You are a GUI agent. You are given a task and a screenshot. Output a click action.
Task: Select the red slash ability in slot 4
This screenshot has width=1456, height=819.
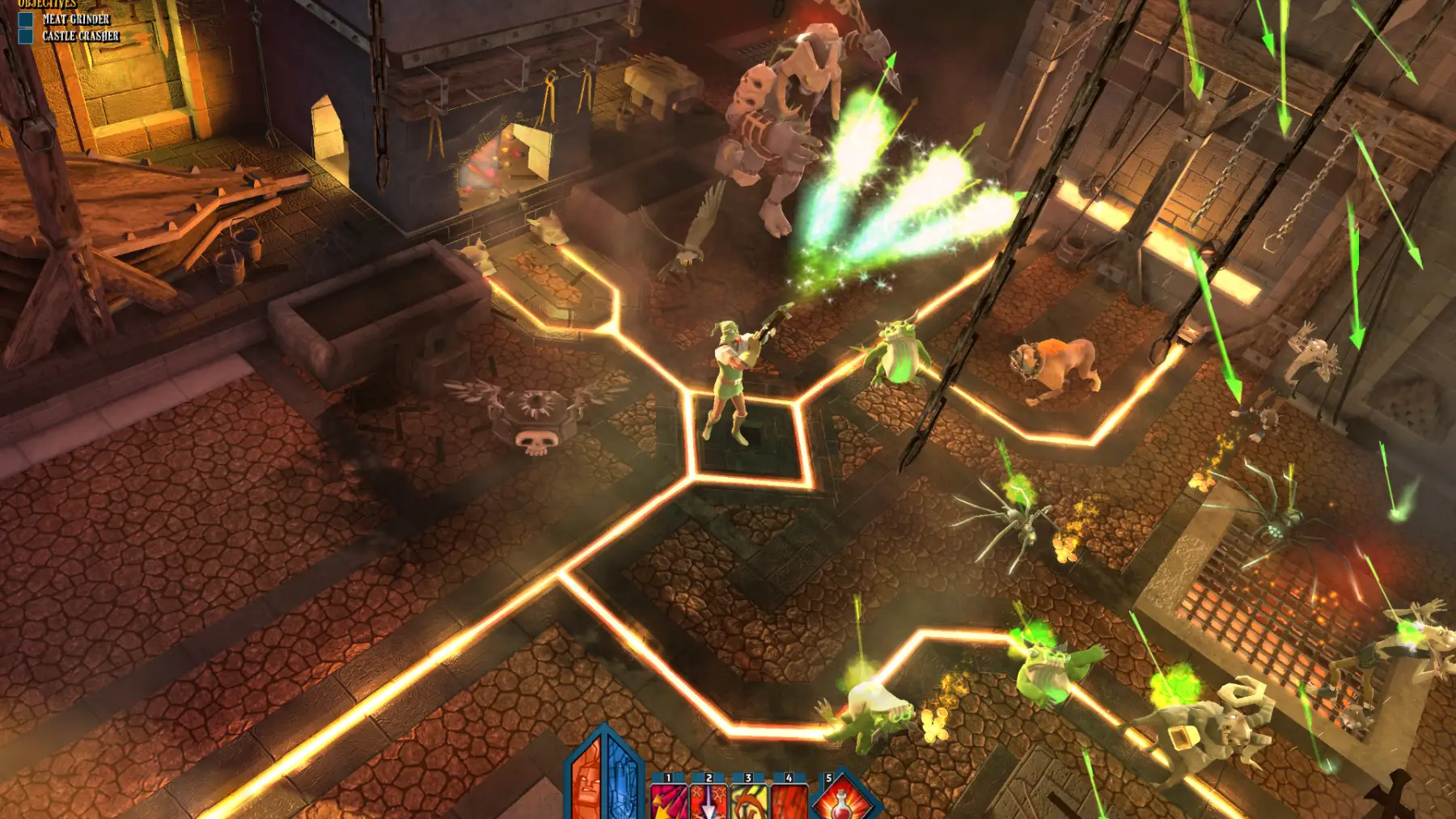[789, 802]
